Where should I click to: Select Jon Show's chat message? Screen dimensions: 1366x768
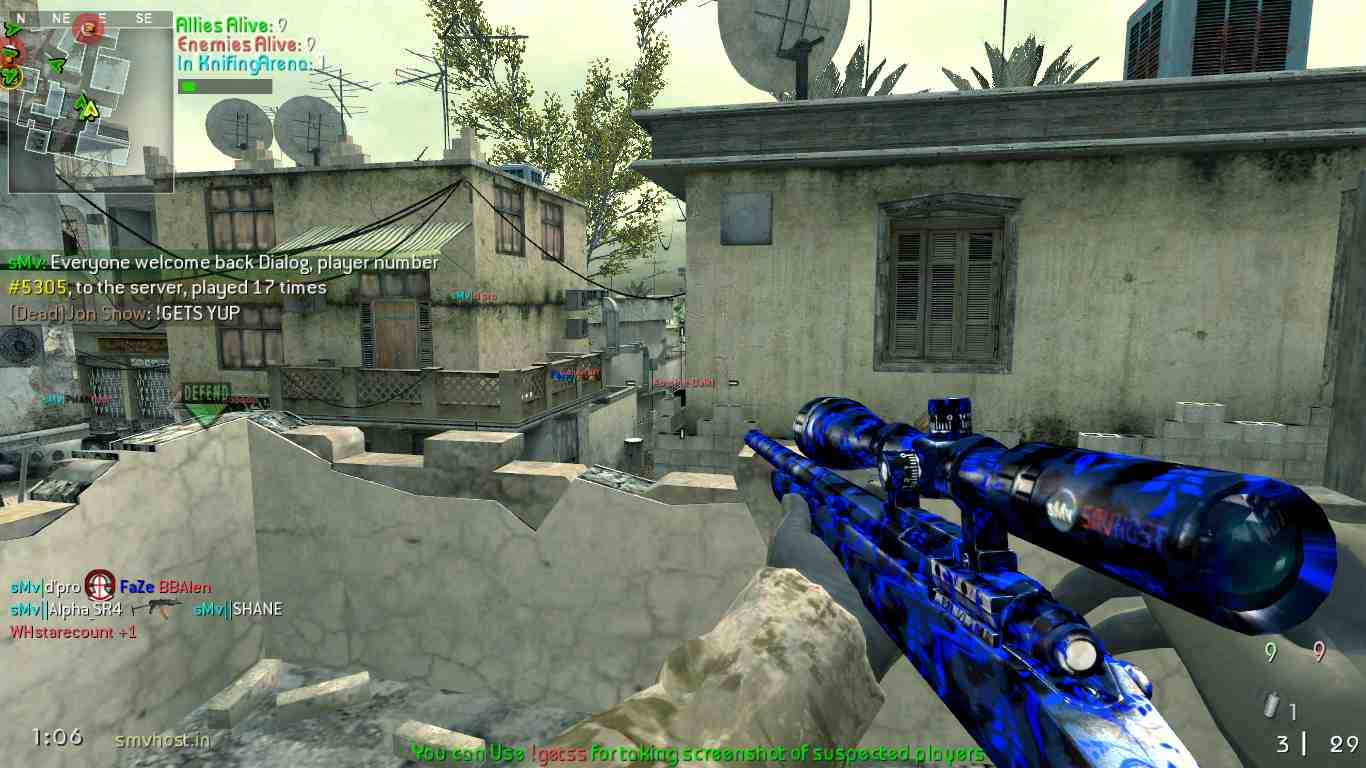click(x=125, y=313)
